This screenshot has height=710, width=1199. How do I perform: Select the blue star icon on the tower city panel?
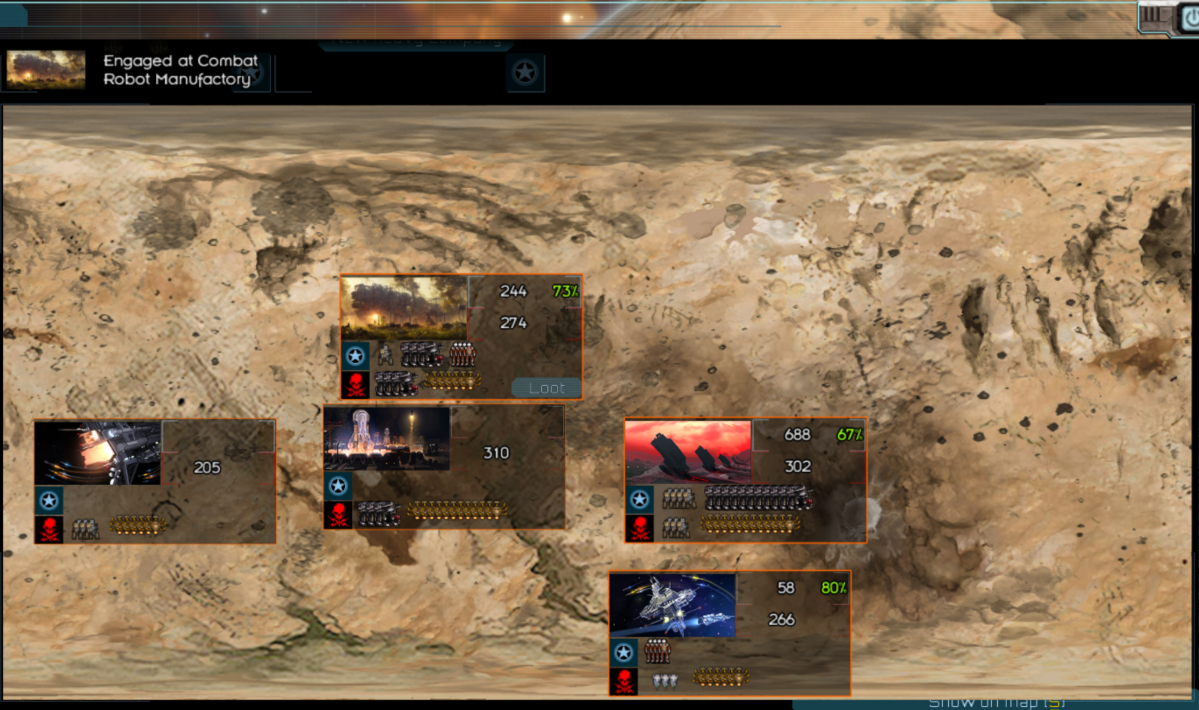click(337, 487)
